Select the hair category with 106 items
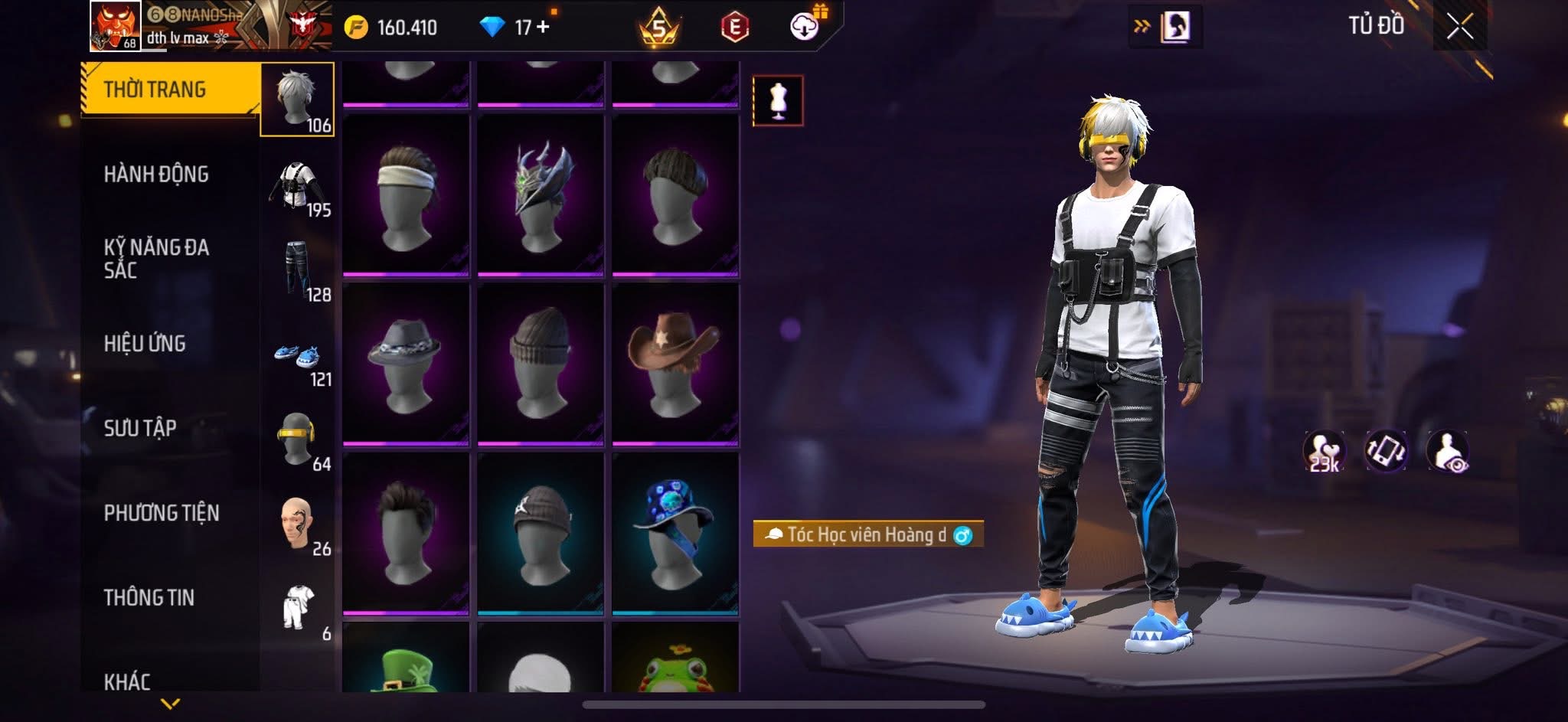Viewport: 1568px width, 722px height. tap(298, 100)
